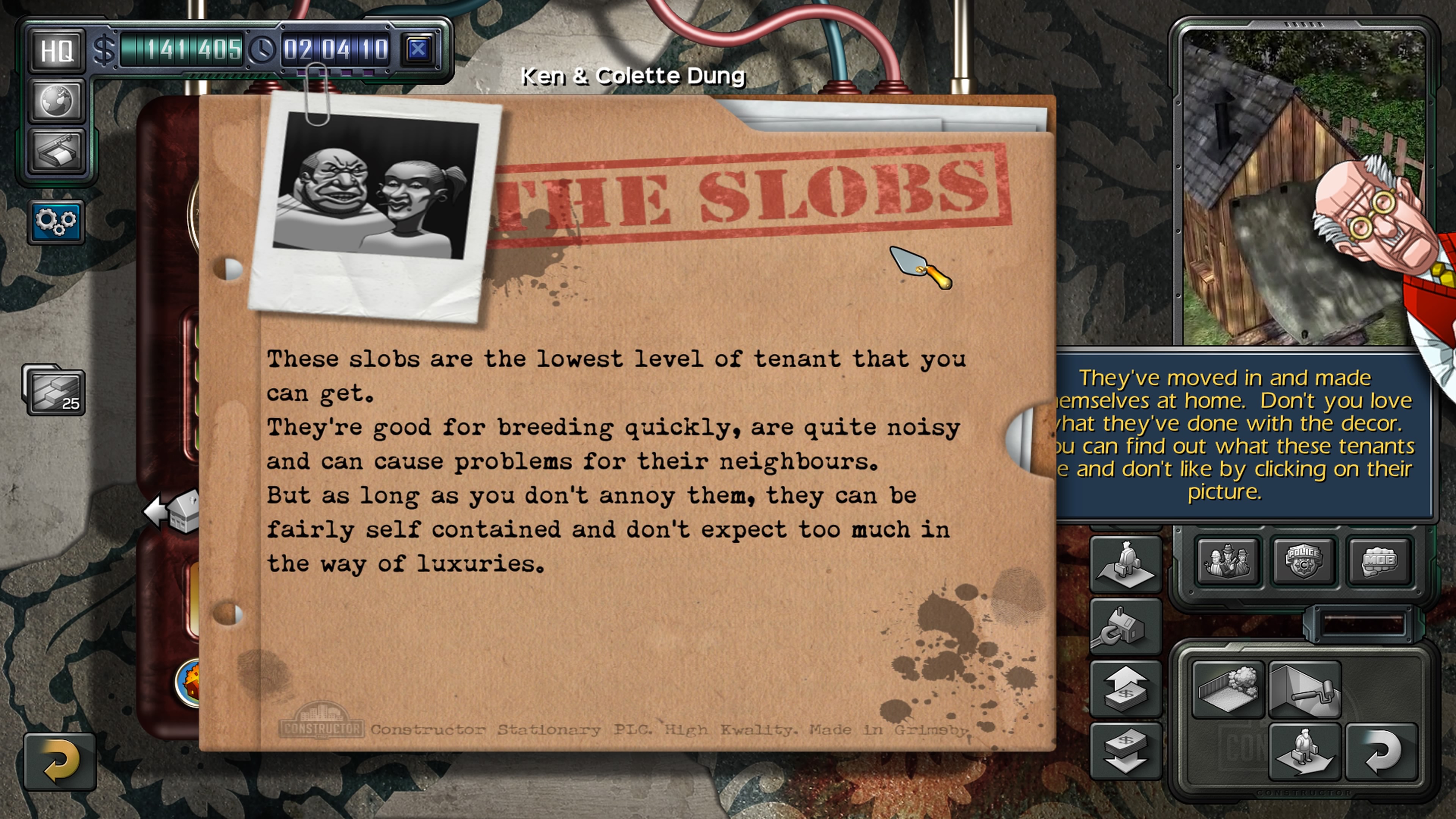Image resolution: width=1456 pixels, height=819 pixels.
Task: Open the workers and gangsters group button
Action: click(x=1227, y=561)
